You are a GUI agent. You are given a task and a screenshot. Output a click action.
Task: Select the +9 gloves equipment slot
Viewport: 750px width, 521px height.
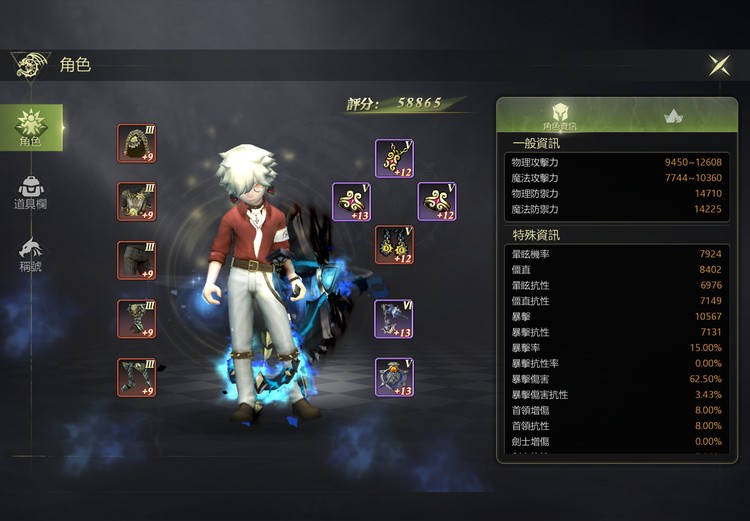pos(136,319)
